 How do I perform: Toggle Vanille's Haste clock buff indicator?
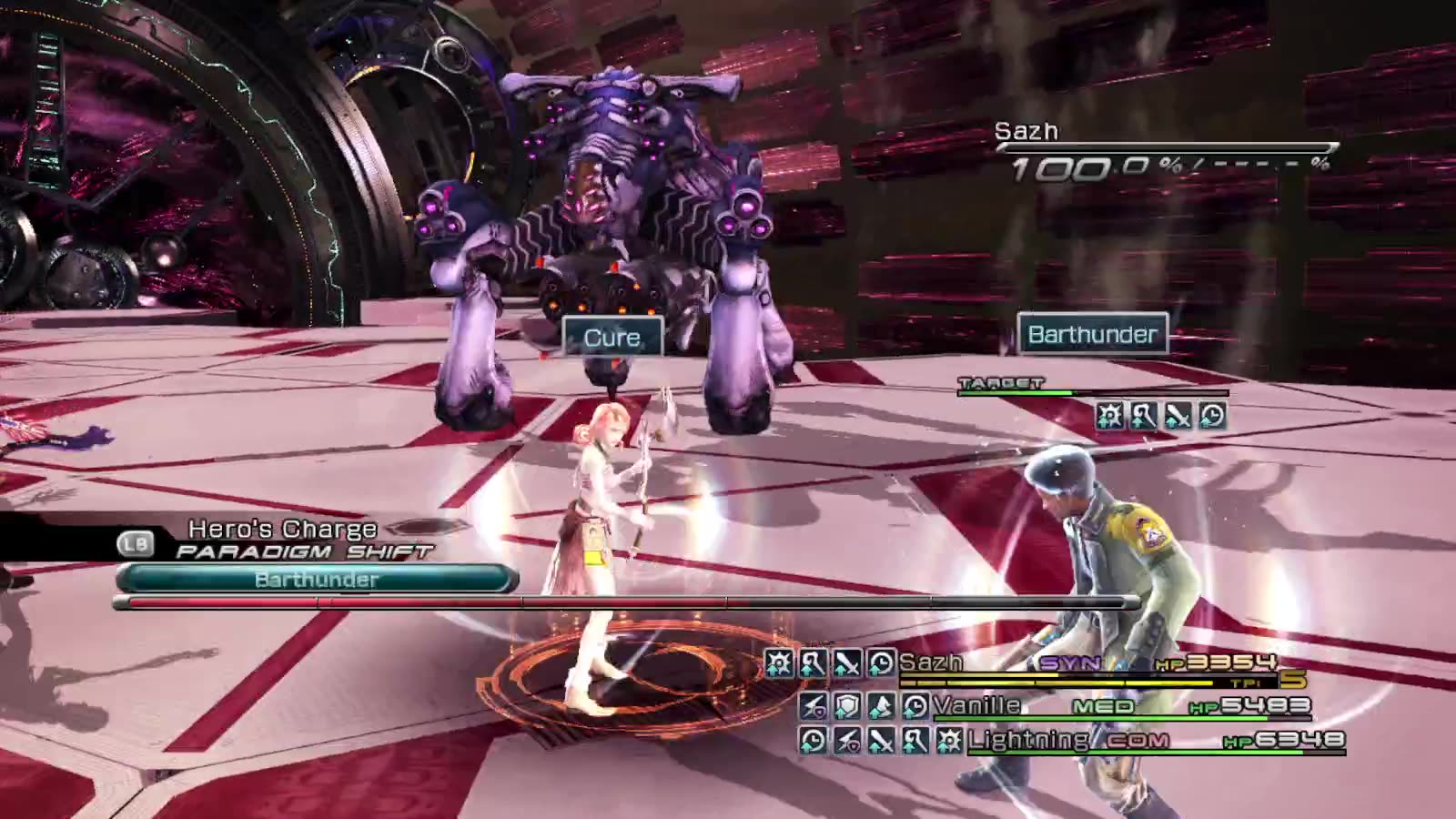(910, 707)
